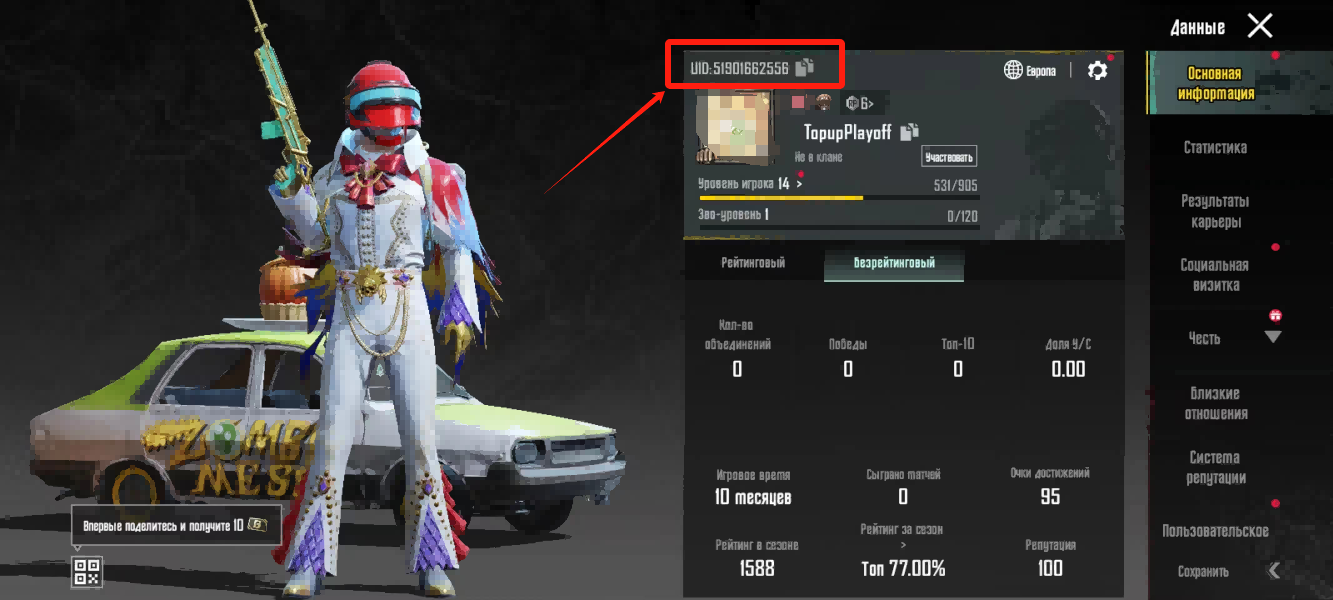Open Социальная визитка section
The width and height of the screenshot is (1333, 600).
pyautogui.click(x=1215, y=275)
